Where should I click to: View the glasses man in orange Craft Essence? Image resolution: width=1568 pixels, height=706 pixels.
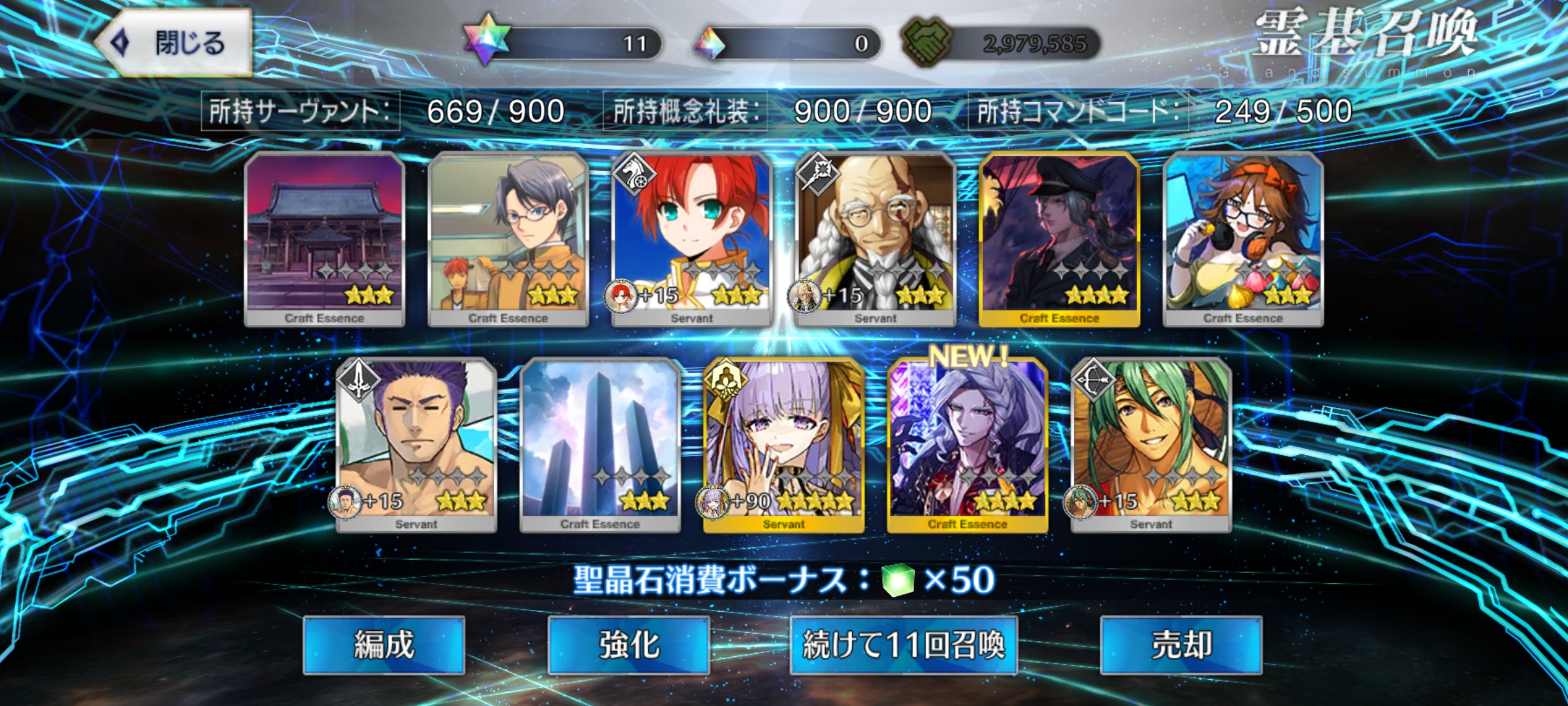(x=508, y=239)
